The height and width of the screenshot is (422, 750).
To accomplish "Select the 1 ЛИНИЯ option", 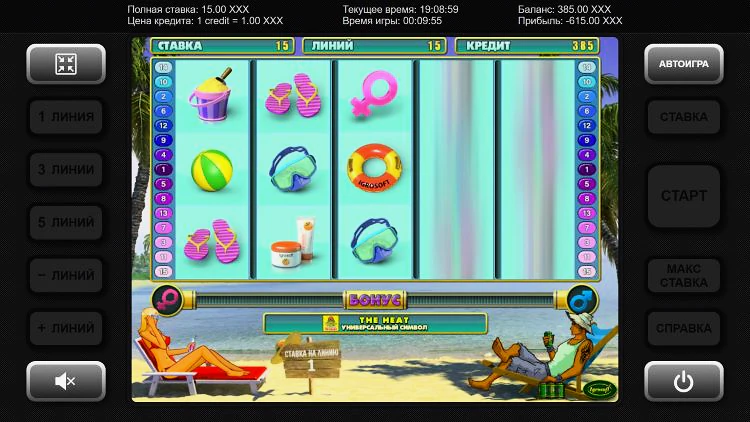I will (66, 117).
